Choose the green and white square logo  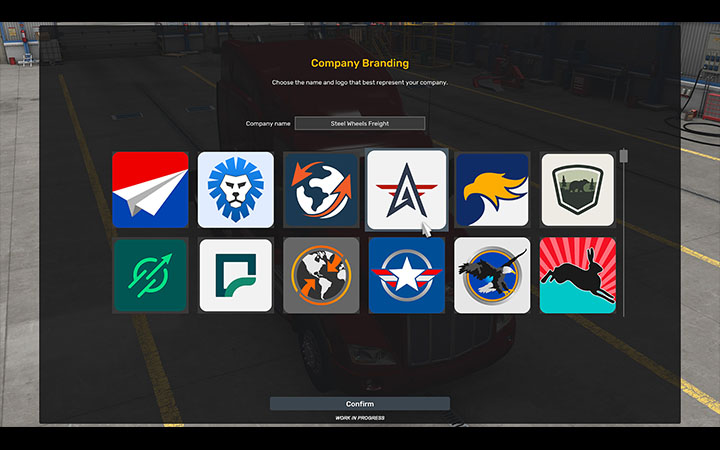235,275
